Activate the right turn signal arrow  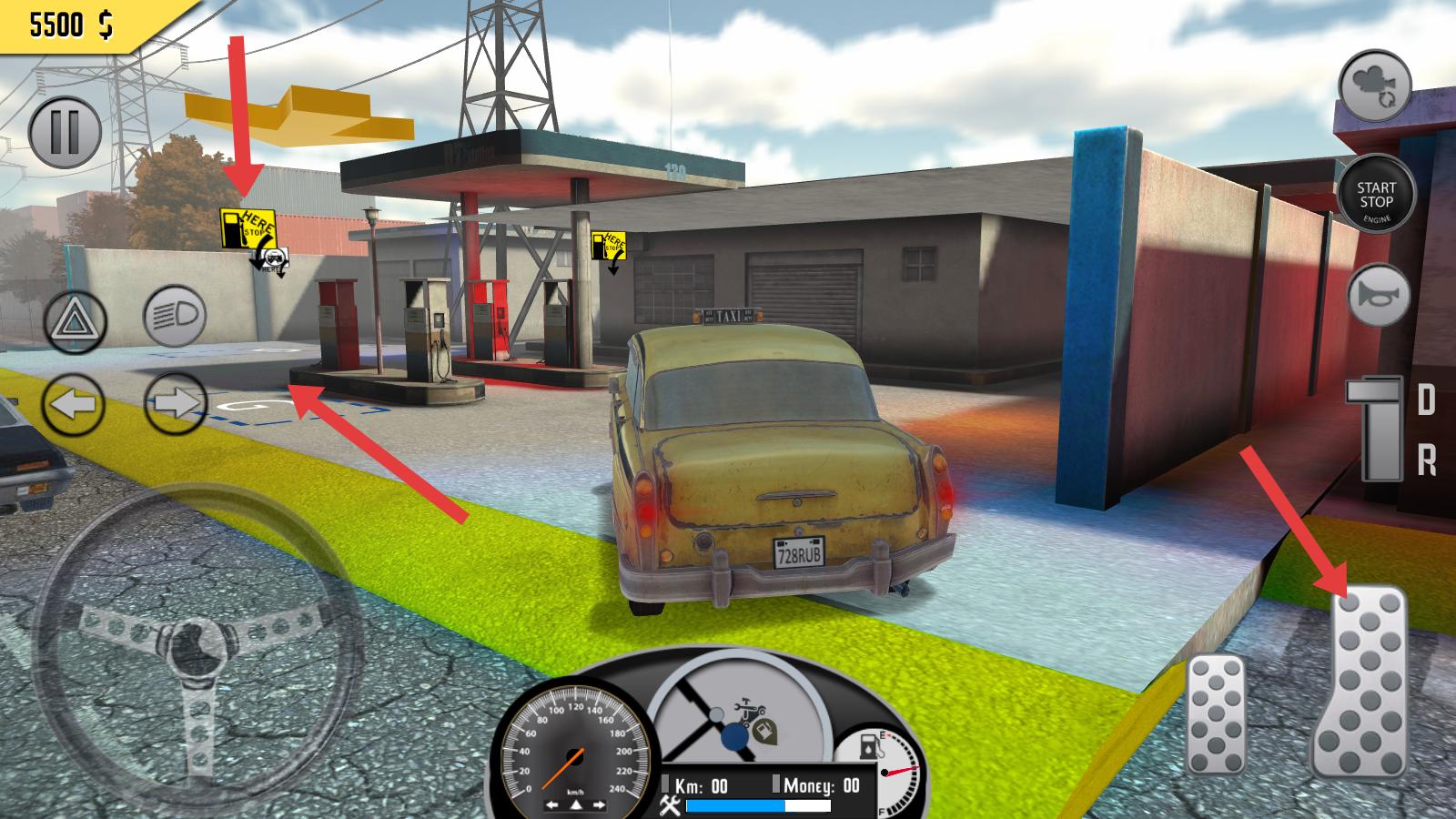coord(175,402)
